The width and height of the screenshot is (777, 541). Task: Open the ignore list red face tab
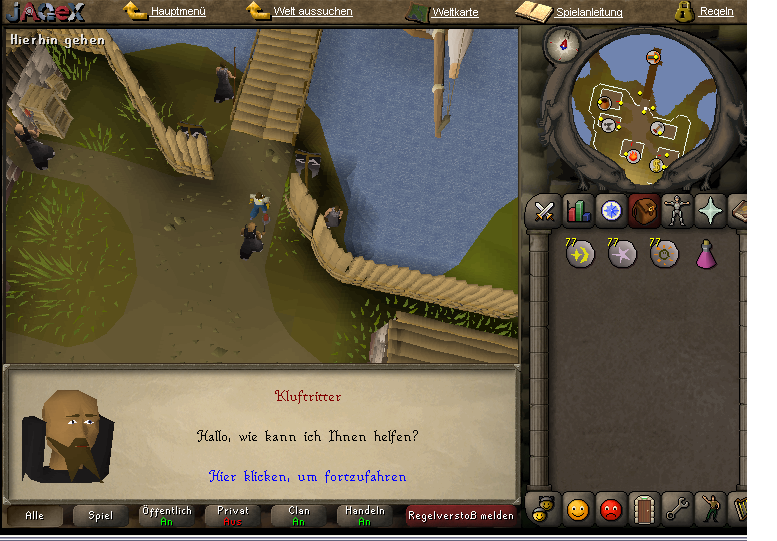[611, 510]
